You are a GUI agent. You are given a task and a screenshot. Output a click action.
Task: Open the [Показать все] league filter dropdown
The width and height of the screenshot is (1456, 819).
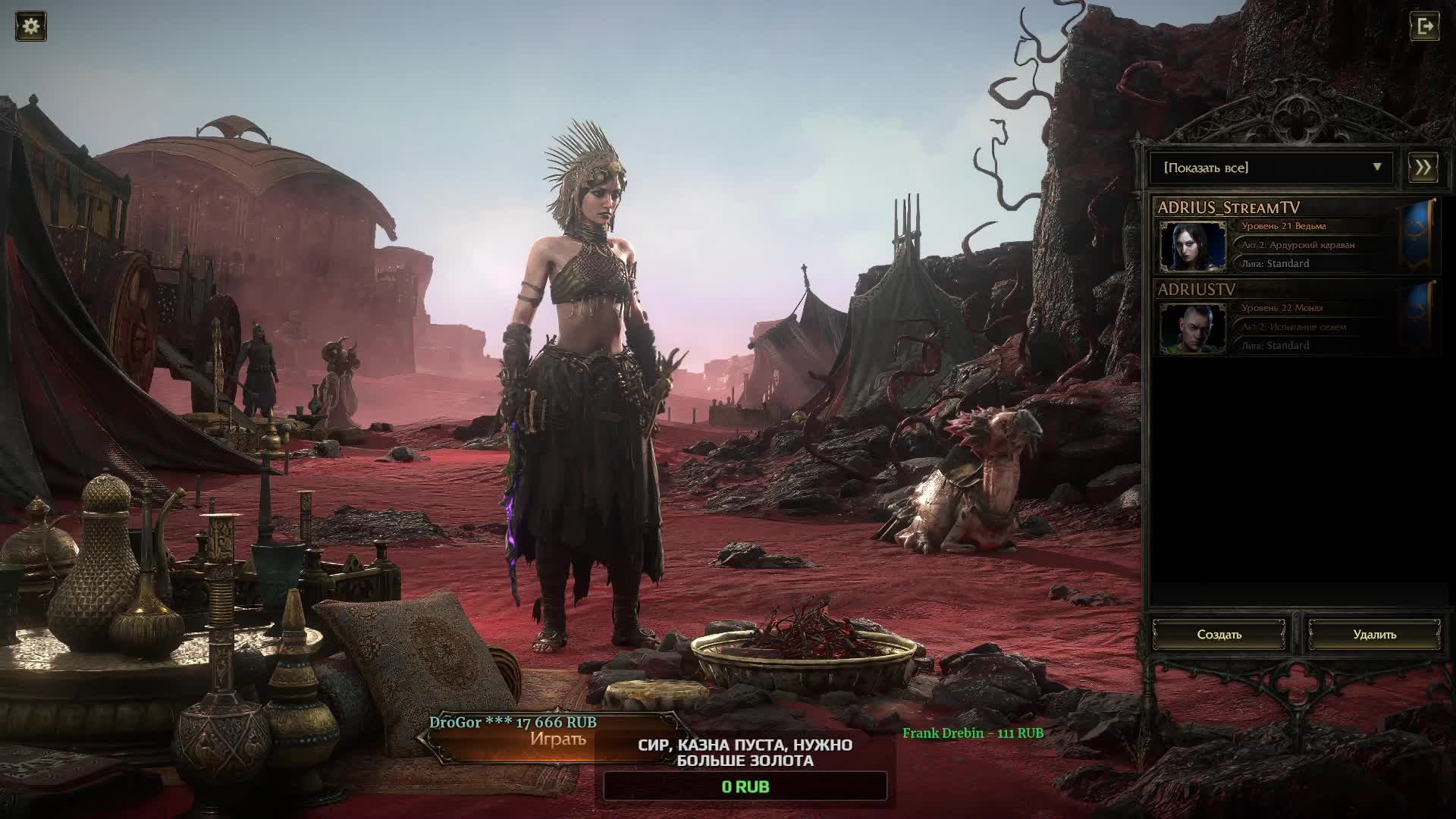(x=1271, y=168)
